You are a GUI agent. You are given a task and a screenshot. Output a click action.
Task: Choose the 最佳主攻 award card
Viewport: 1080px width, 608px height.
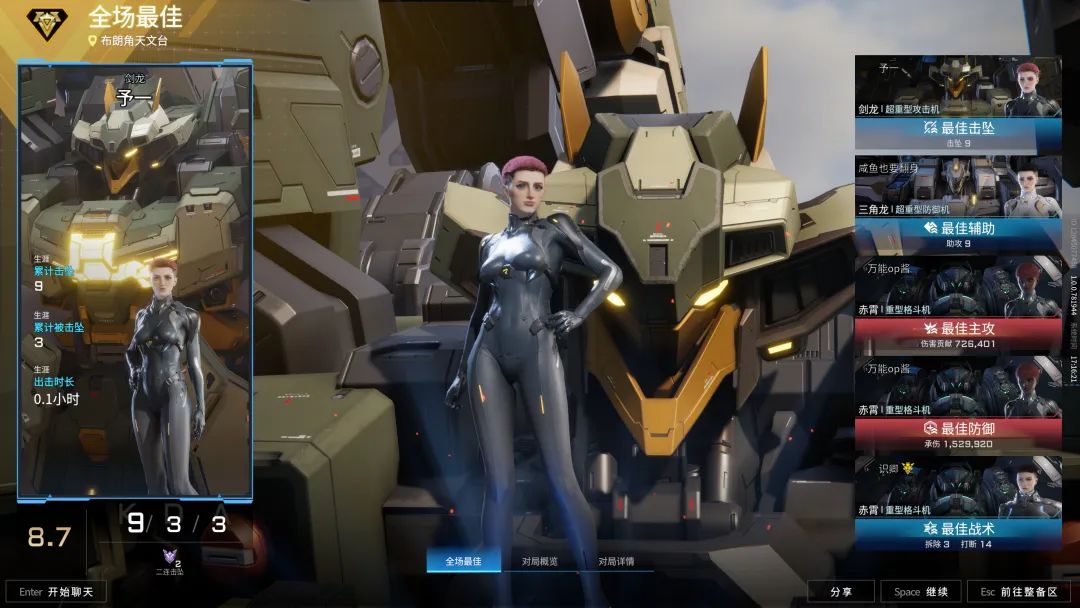click(957, 303)
